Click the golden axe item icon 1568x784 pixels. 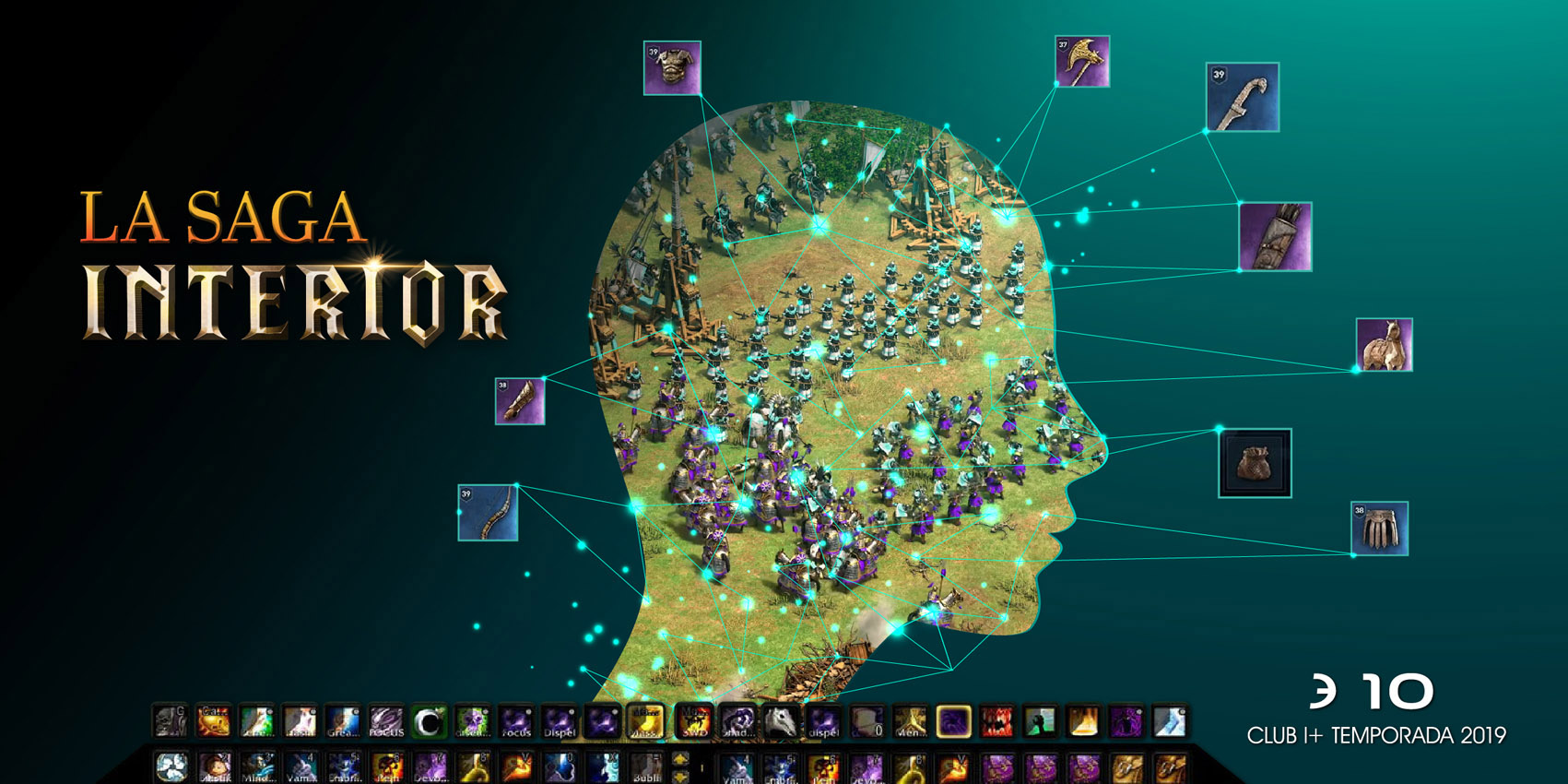point(1082,62)
